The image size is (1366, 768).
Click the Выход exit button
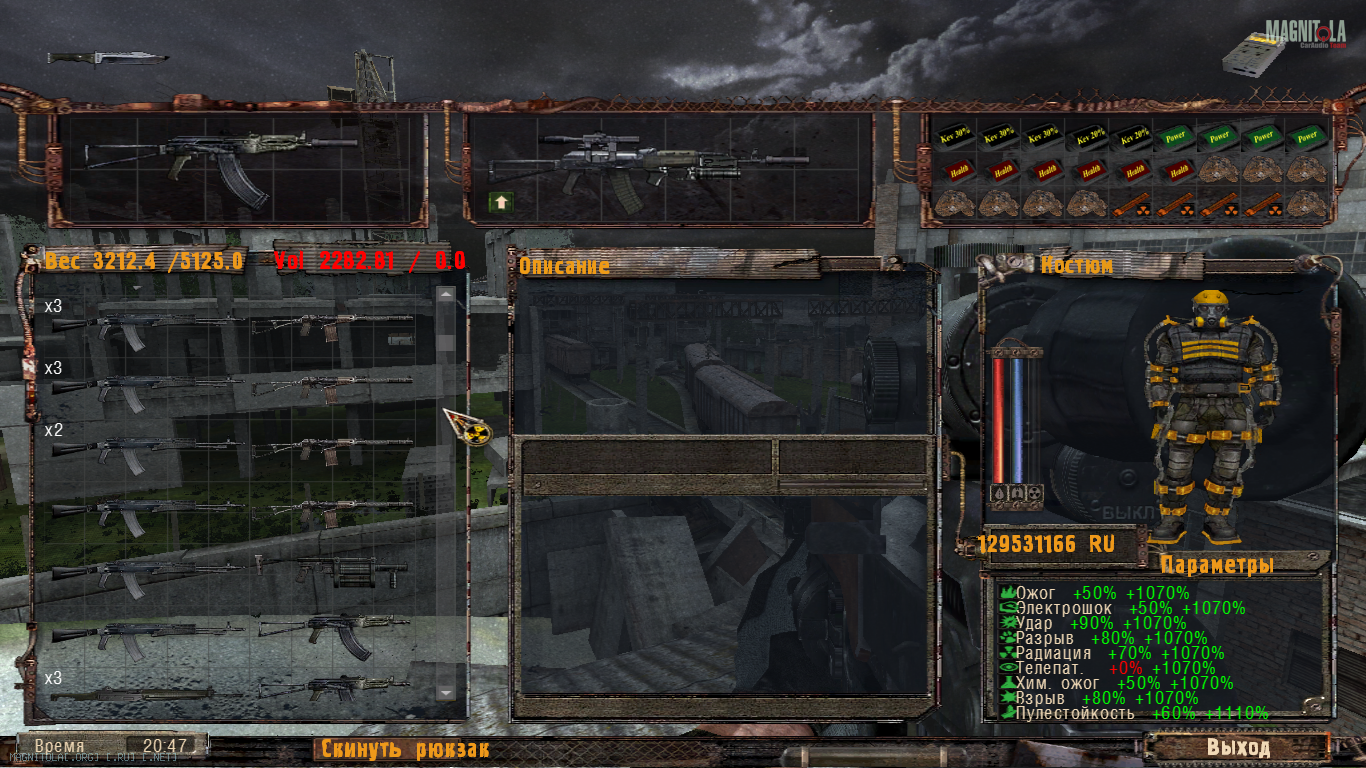tap(1237, 747)
